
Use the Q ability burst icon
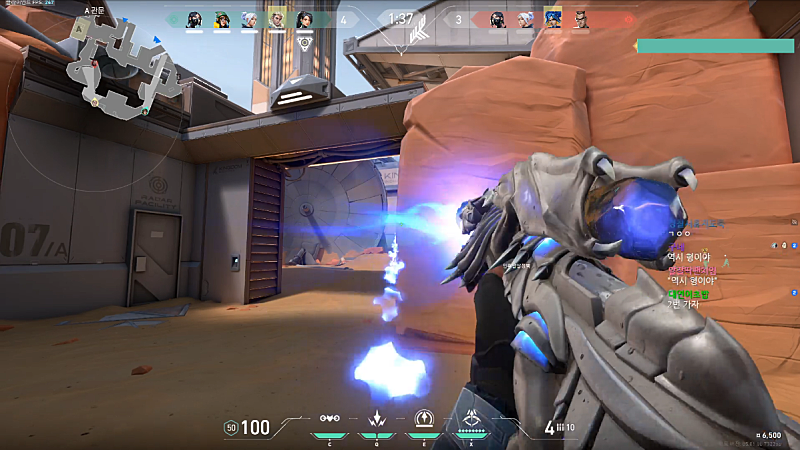click(377, 419)
